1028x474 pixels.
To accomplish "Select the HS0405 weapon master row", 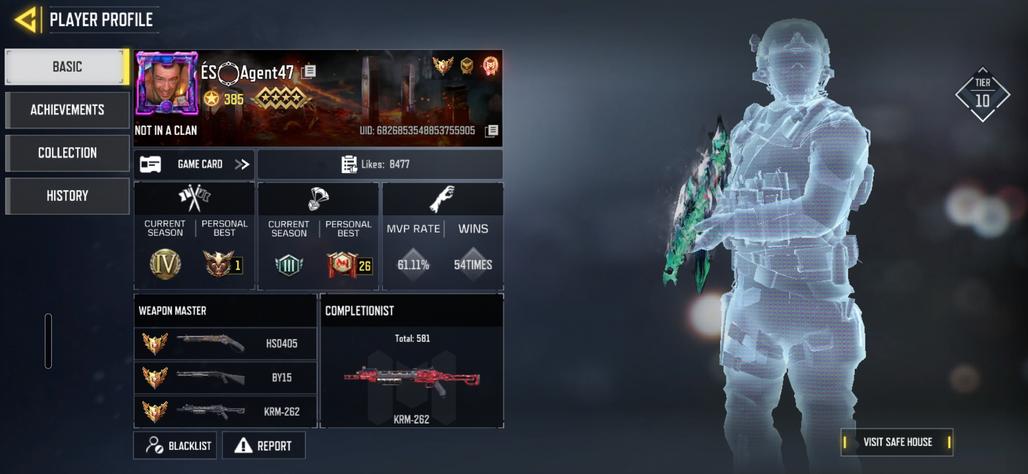I will click(225, 343).
